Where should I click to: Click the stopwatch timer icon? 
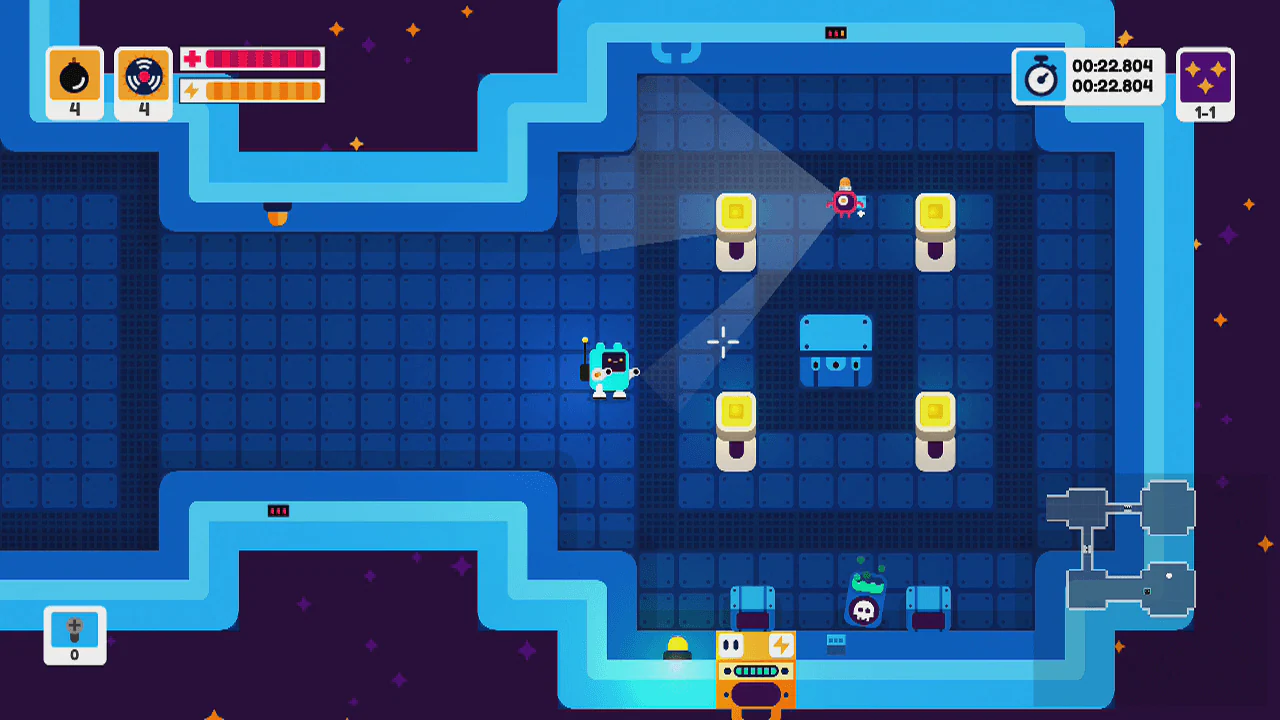click(1040, 75)
